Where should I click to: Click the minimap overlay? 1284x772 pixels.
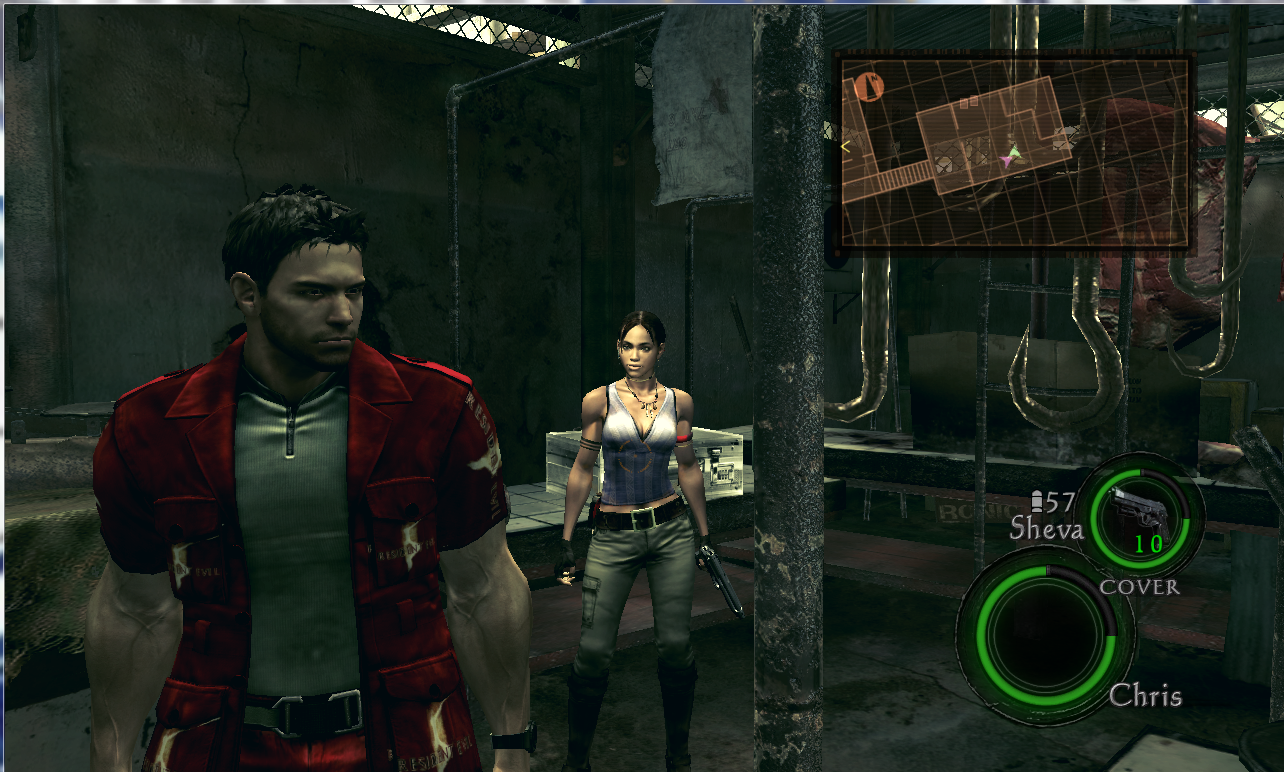point(1015,152)
